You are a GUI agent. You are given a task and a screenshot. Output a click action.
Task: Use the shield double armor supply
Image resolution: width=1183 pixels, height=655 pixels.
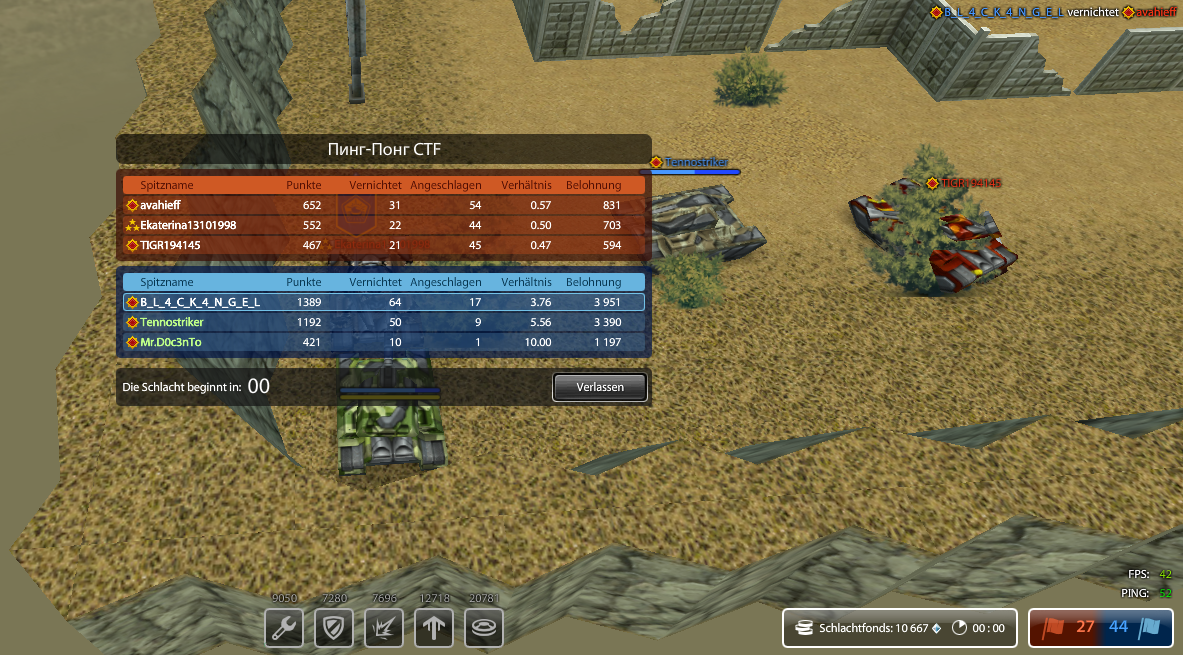[334, 628]
